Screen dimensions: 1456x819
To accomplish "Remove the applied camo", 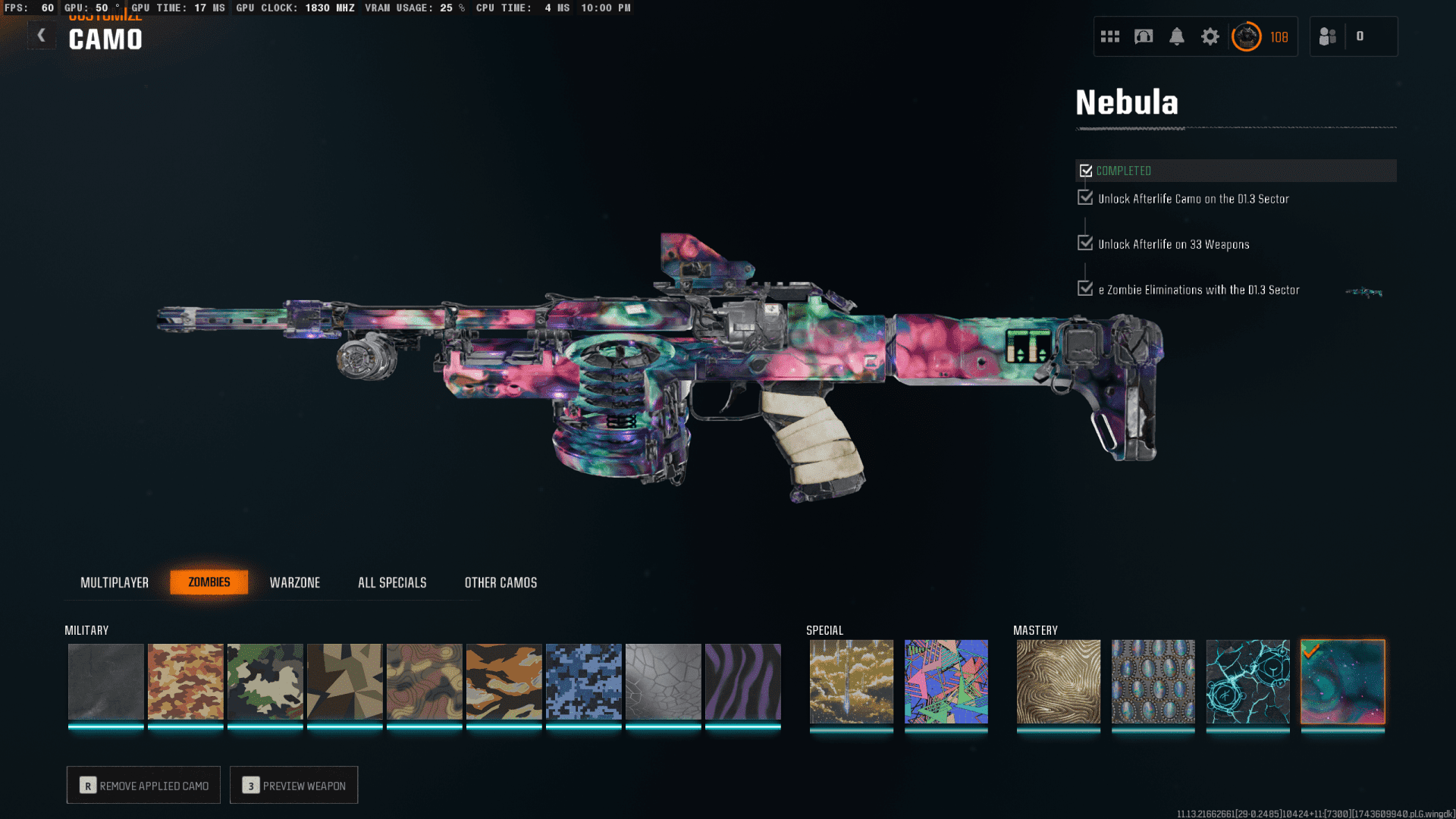I will pos(143,786).
